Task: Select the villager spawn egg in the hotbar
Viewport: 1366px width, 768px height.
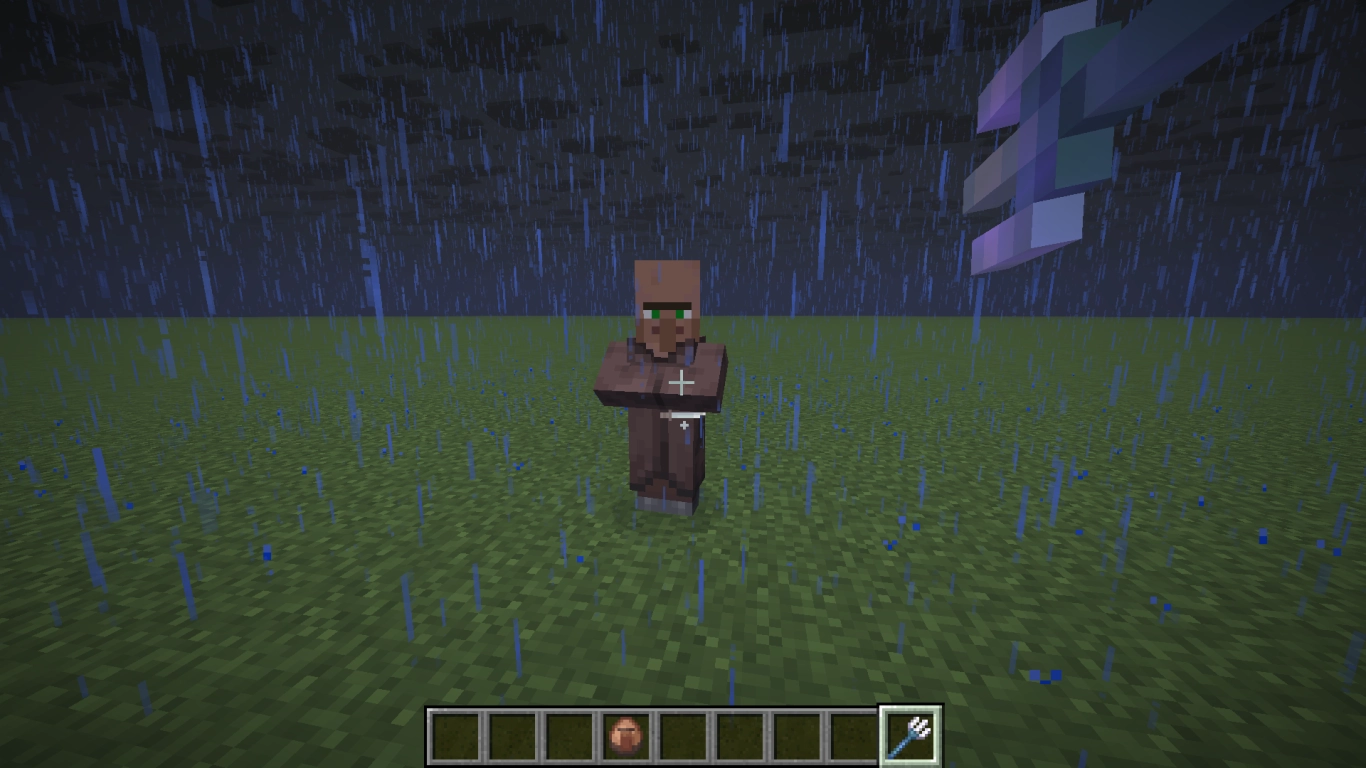Action: pos(627,733)
